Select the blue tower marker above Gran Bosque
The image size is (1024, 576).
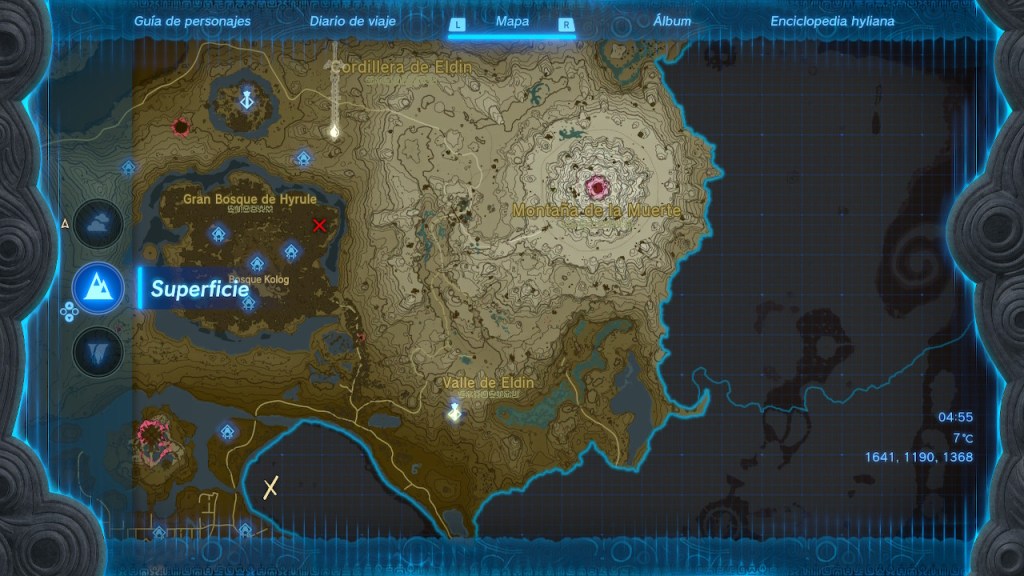247,100
